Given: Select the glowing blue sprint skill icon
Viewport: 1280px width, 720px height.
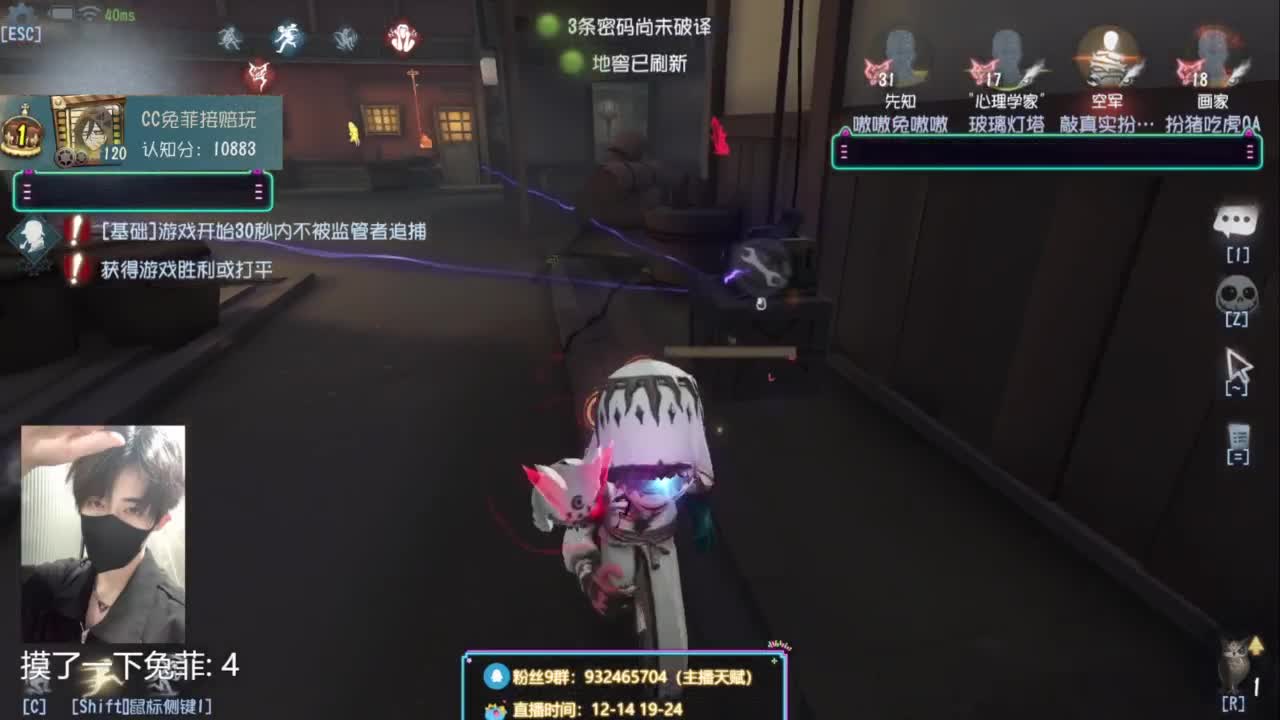Looking at the screenshot, I should point(287,35).
